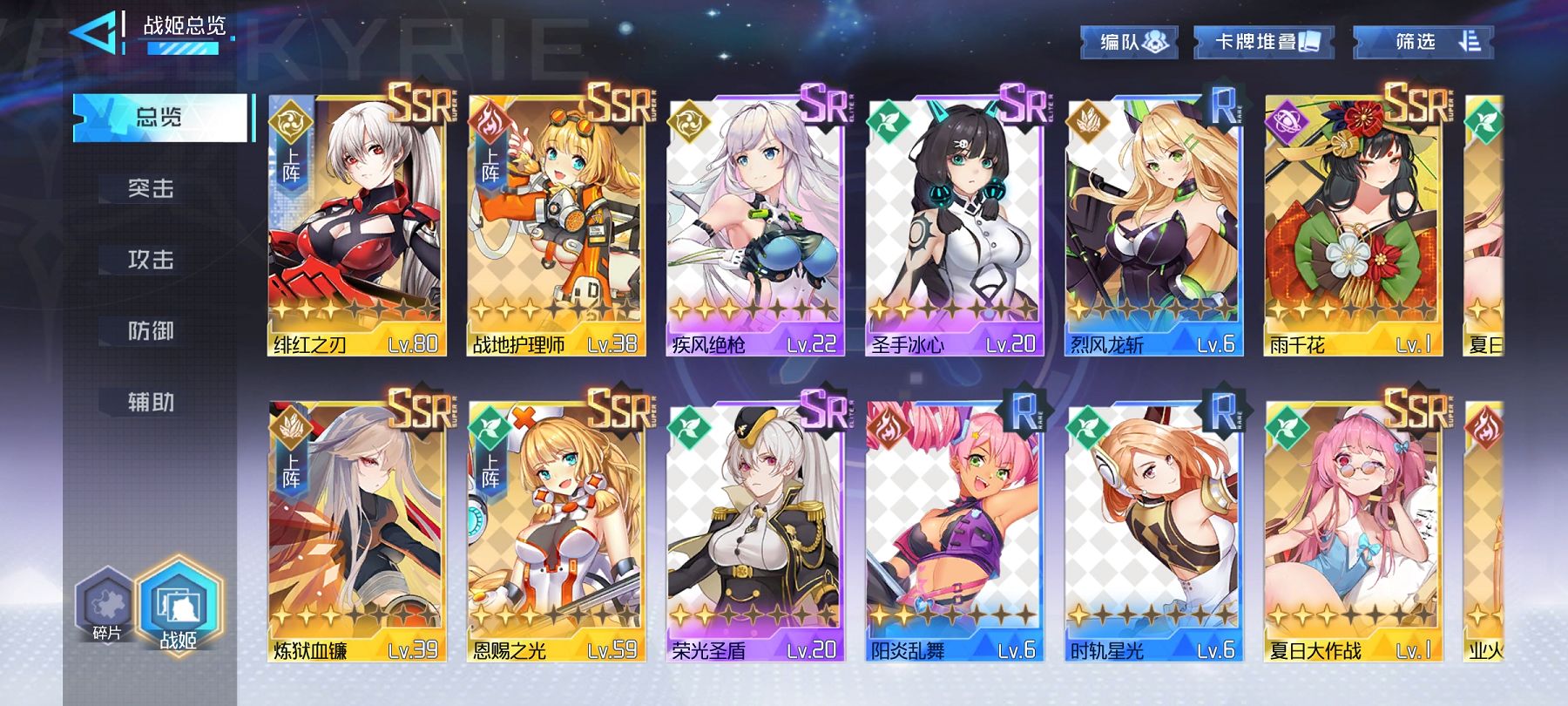Open the 编队 team formation button
The width and height of the screenshot is (1568, 706).
(1130, 42)
